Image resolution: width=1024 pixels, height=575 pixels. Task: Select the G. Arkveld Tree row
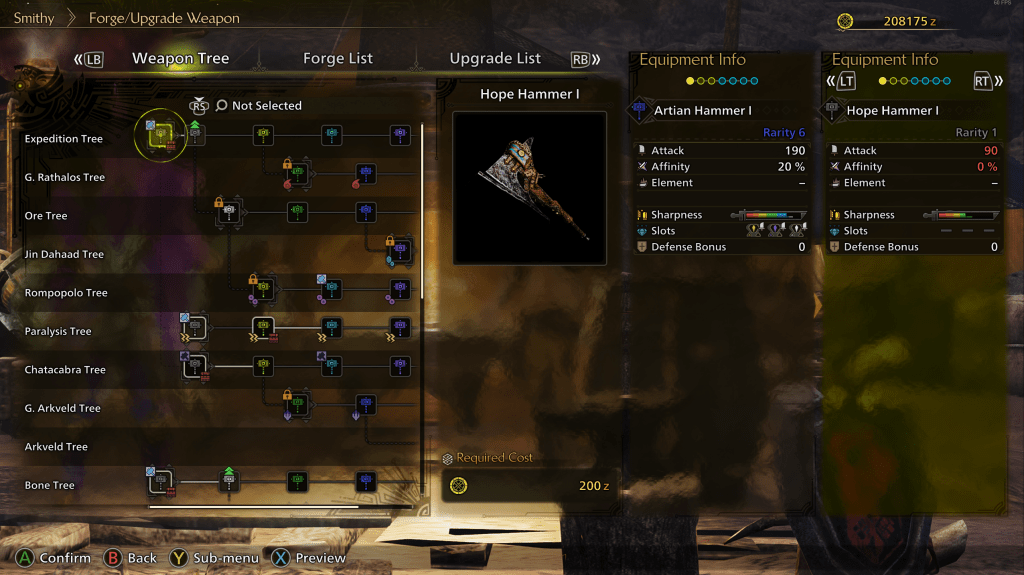(x=62, y=409)
